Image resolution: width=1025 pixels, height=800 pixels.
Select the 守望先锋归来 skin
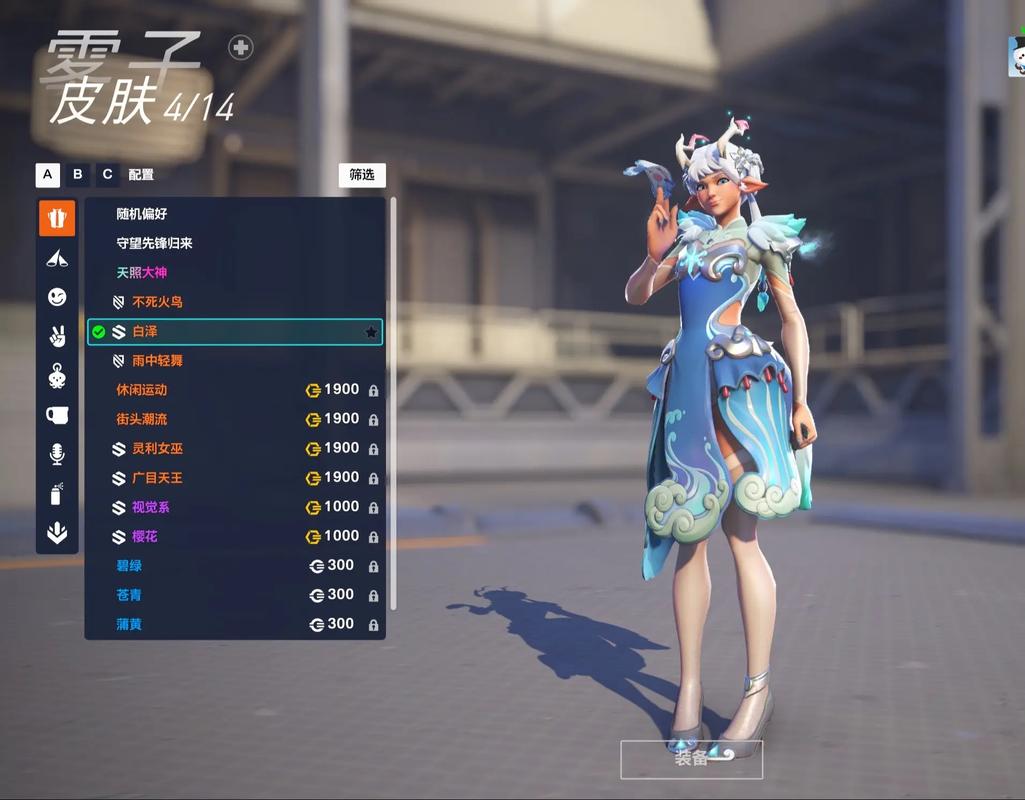[x=154, y=243]
